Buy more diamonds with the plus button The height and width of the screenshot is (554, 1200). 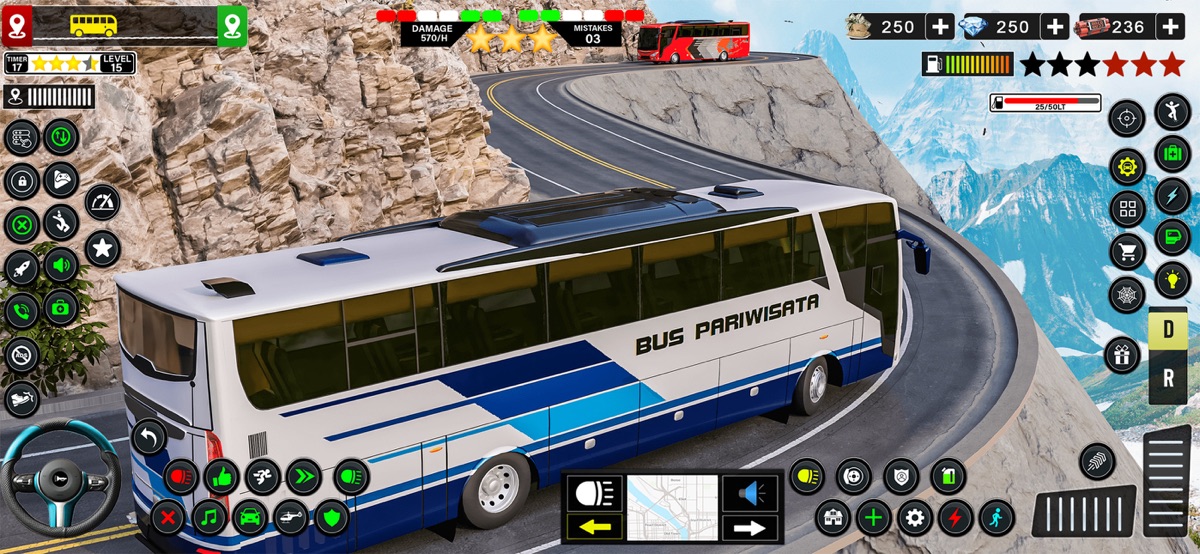[1055, 27]
